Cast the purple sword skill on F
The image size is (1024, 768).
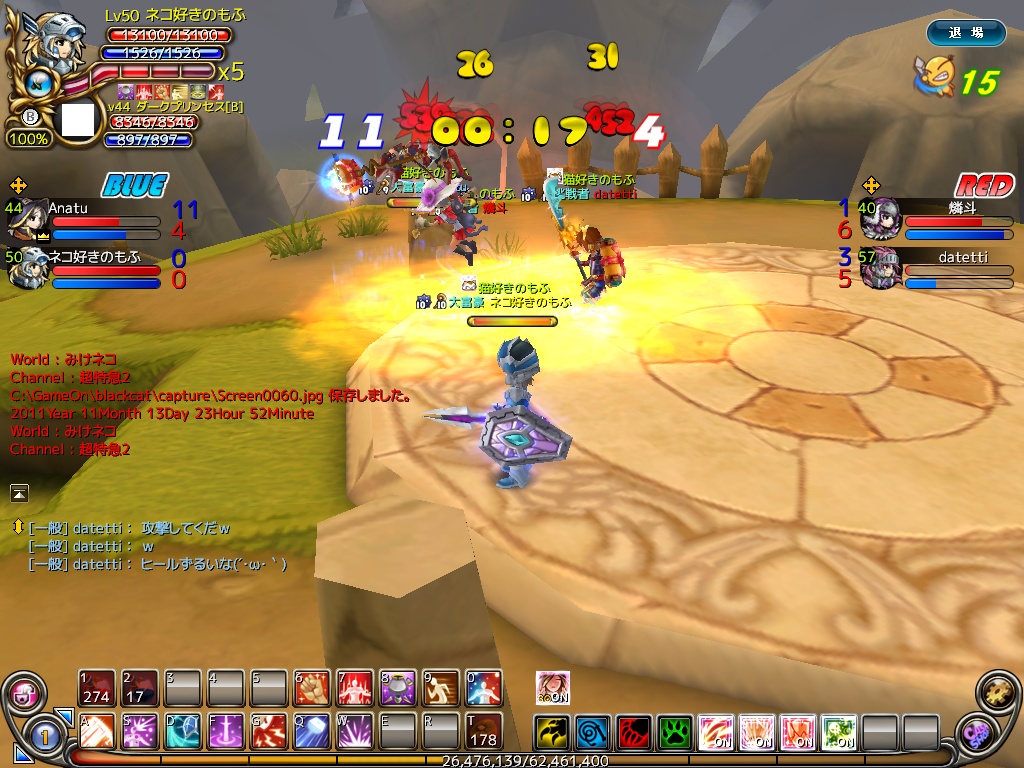[x=226, y=732]
